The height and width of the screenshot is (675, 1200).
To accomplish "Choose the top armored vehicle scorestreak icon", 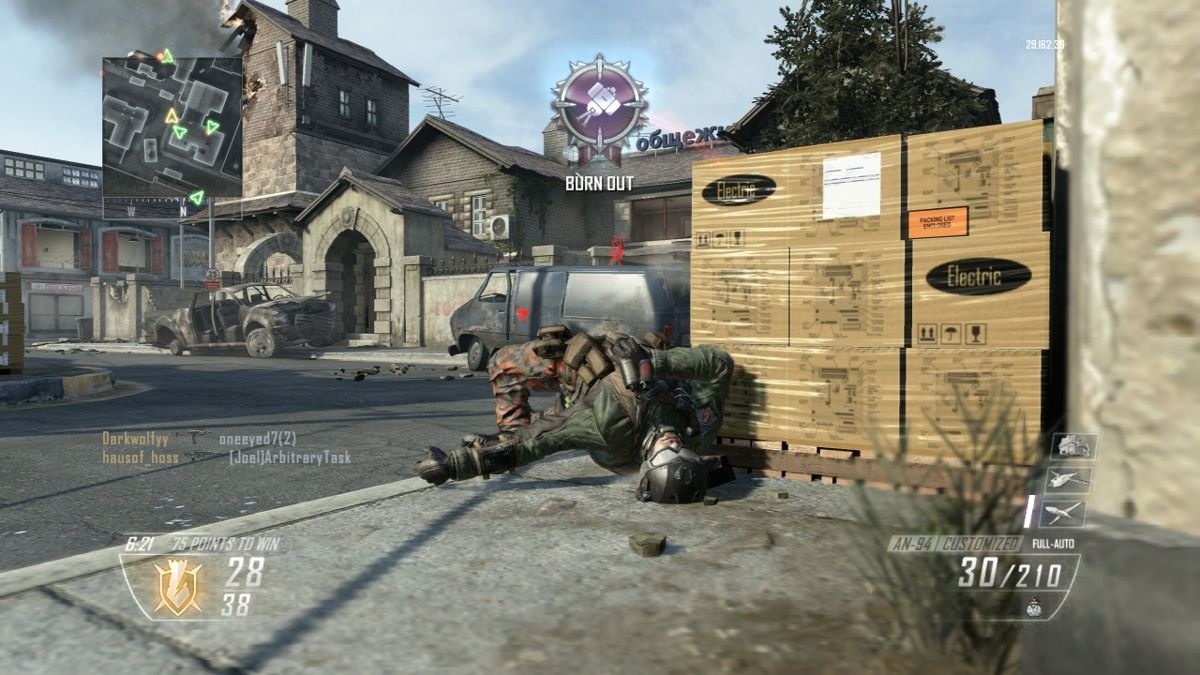I will click(1074, 446).
